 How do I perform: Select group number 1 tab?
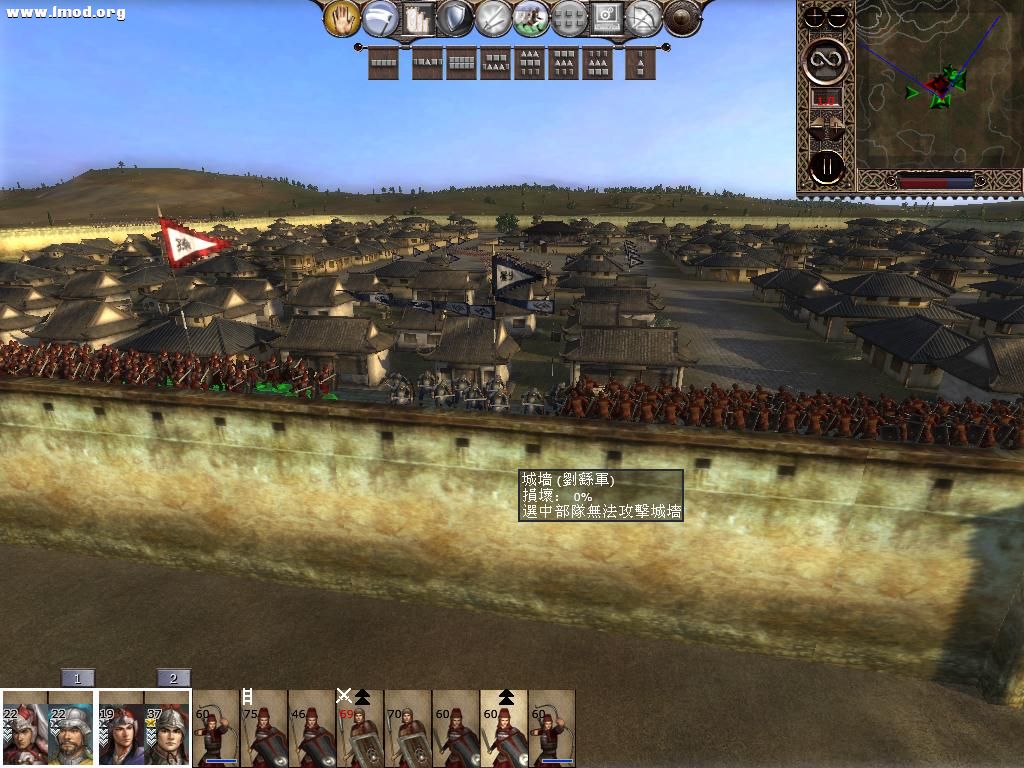(x=77, y=678)
